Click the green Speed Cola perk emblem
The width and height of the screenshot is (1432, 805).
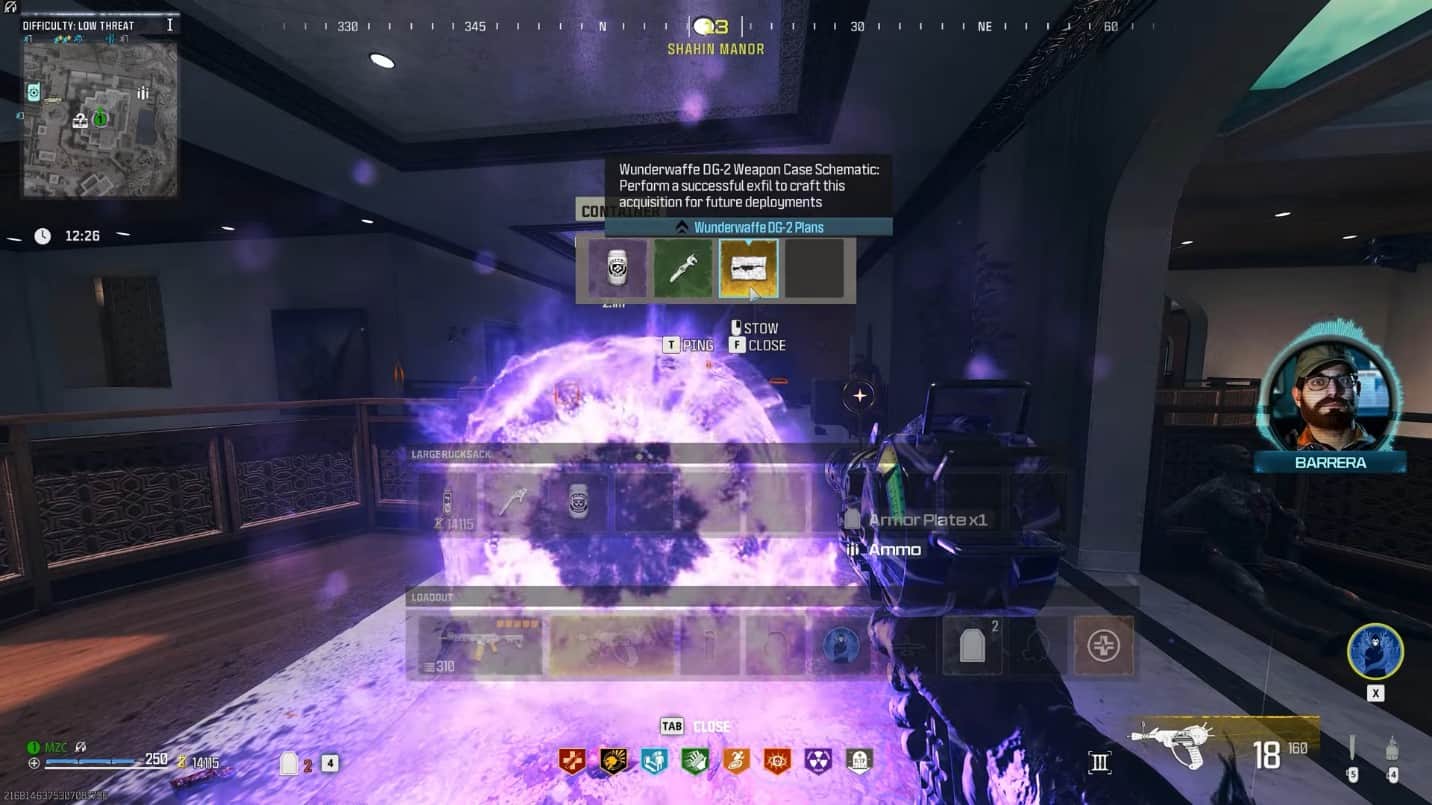tap(694, 760)
